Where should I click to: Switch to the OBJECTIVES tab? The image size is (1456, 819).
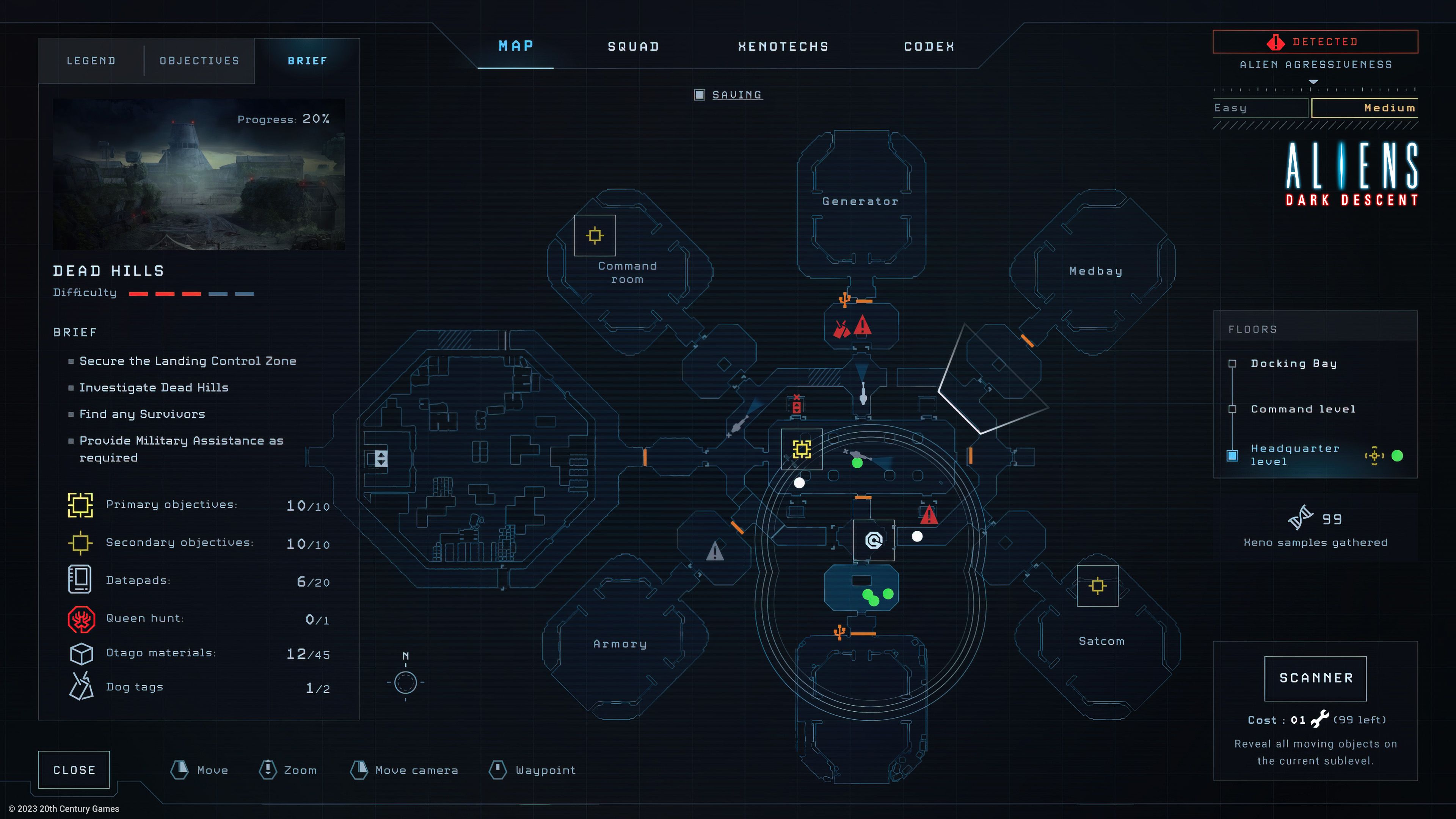pyautogui.click(x=199, y=61)
